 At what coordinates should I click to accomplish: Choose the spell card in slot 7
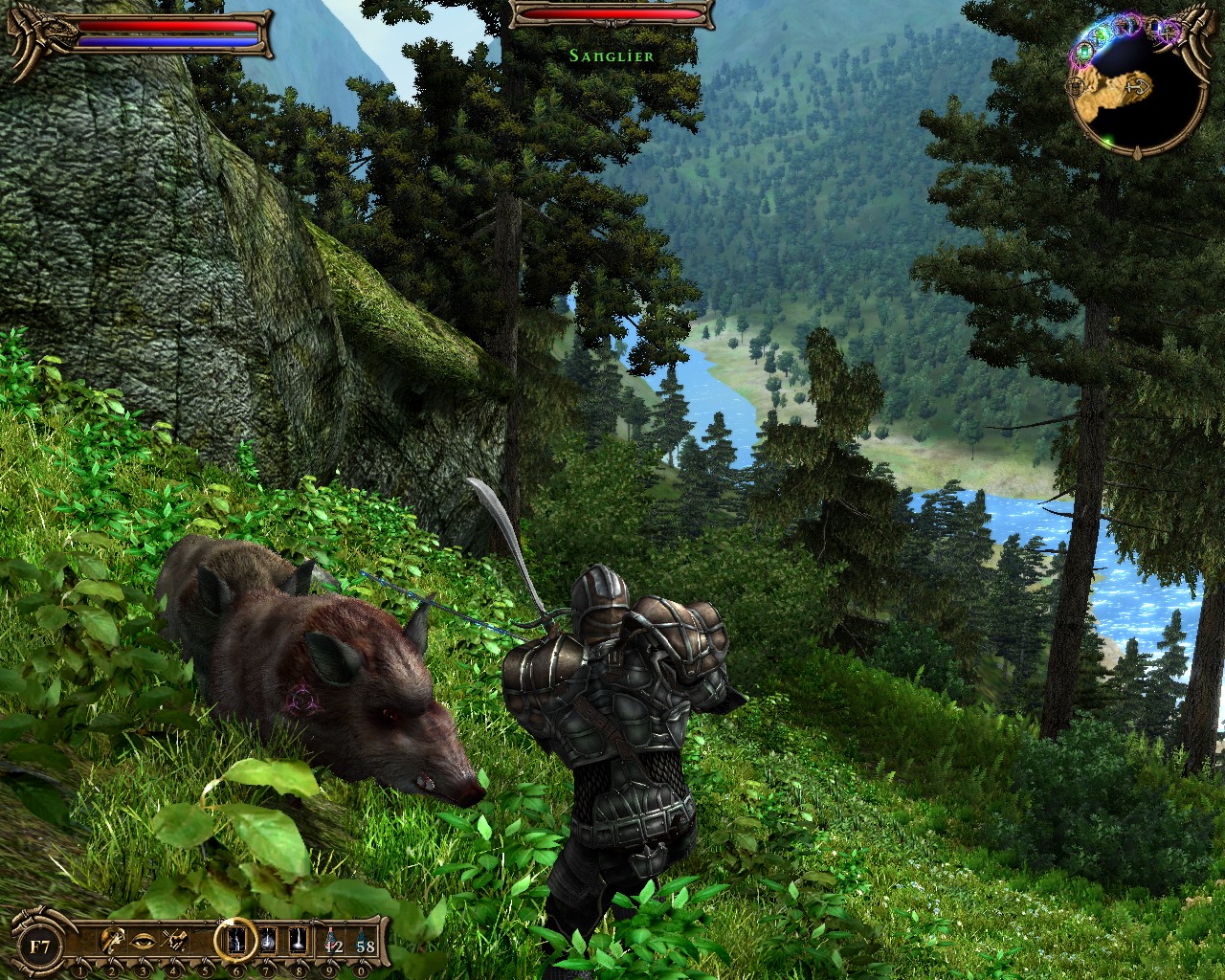(x=268, y=941)
